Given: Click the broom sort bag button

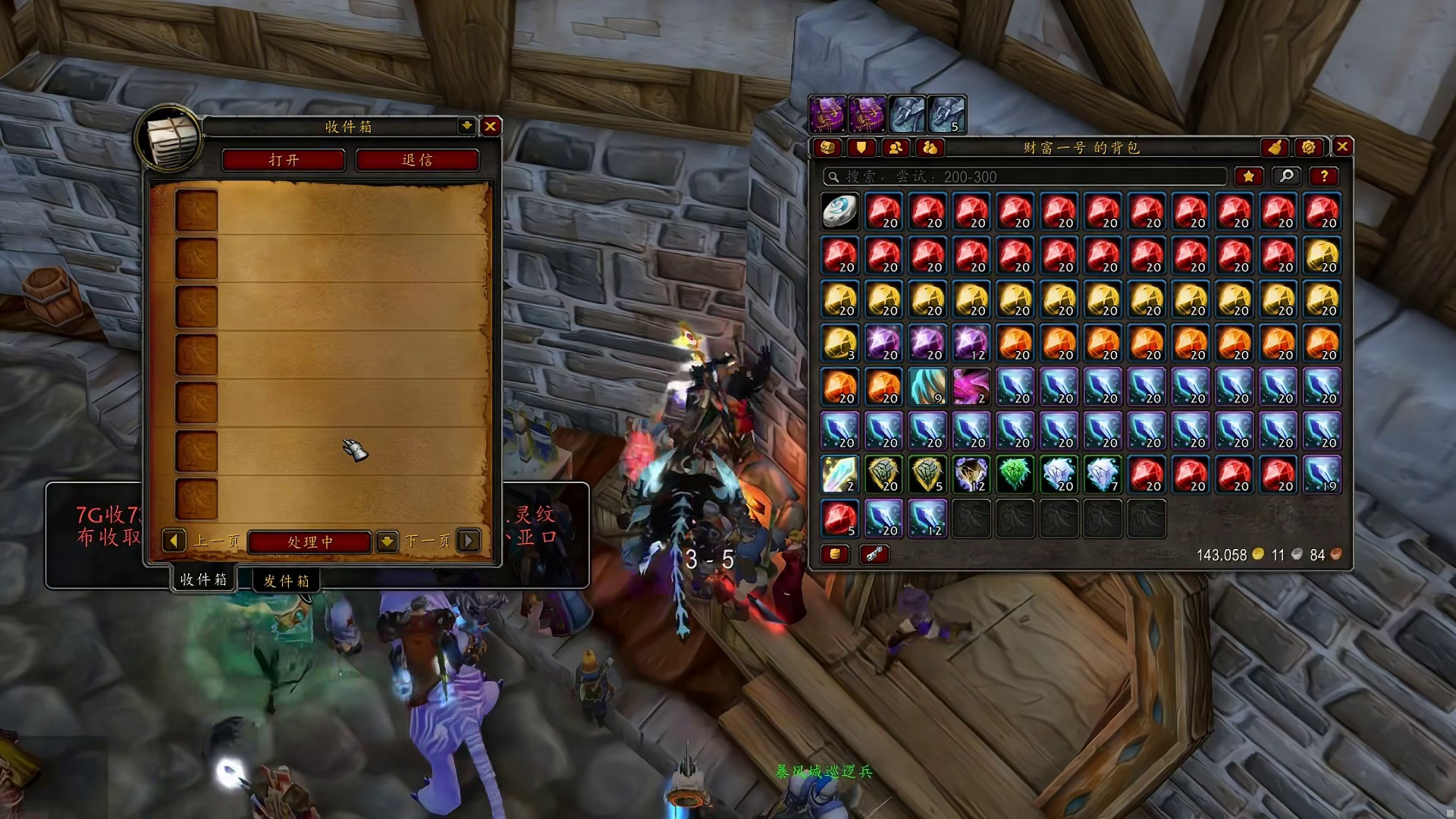Looking at the screenshot, I should coord(1276,147).
